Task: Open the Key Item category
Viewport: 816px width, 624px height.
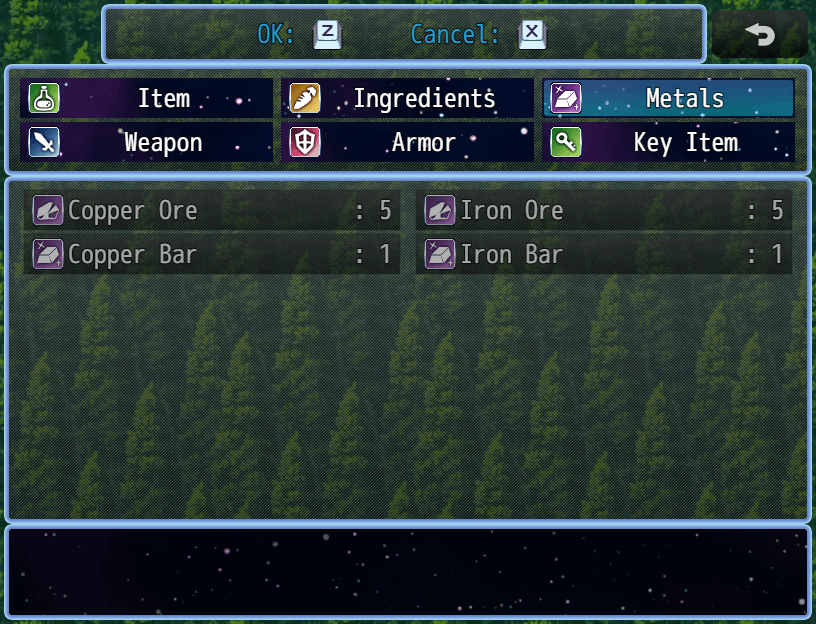Action: click(668, 143)
